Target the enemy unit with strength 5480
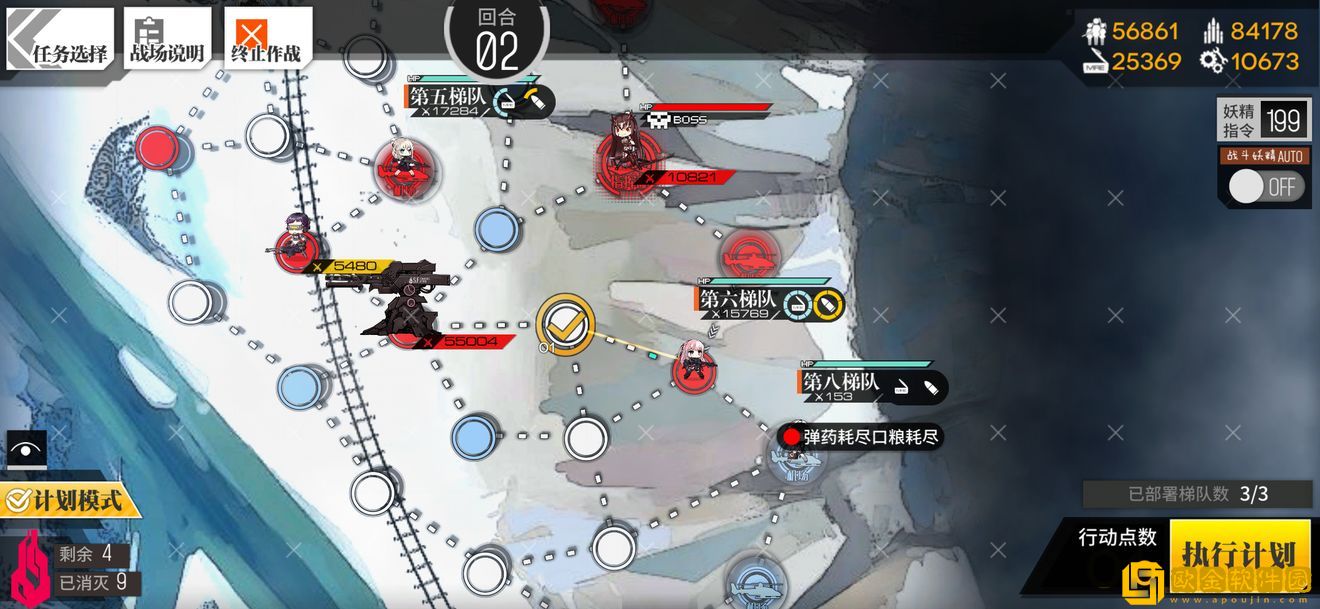The image size is (1320, 609). (x=298, y=245)
